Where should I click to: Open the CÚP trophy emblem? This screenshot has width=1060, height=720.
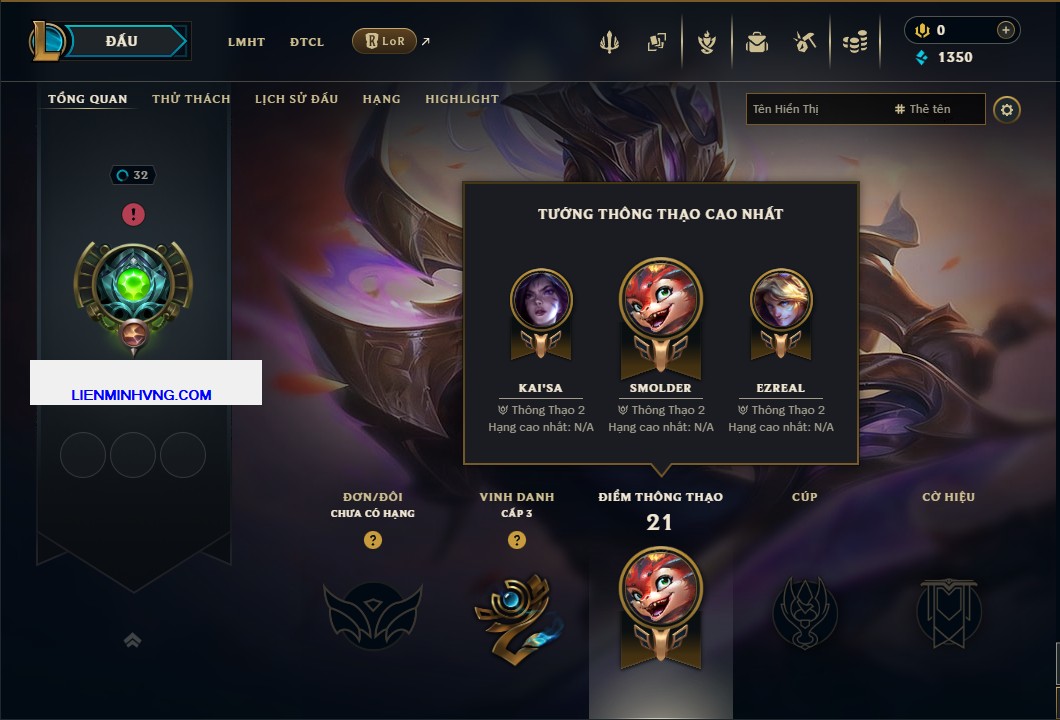coord(805,612)
